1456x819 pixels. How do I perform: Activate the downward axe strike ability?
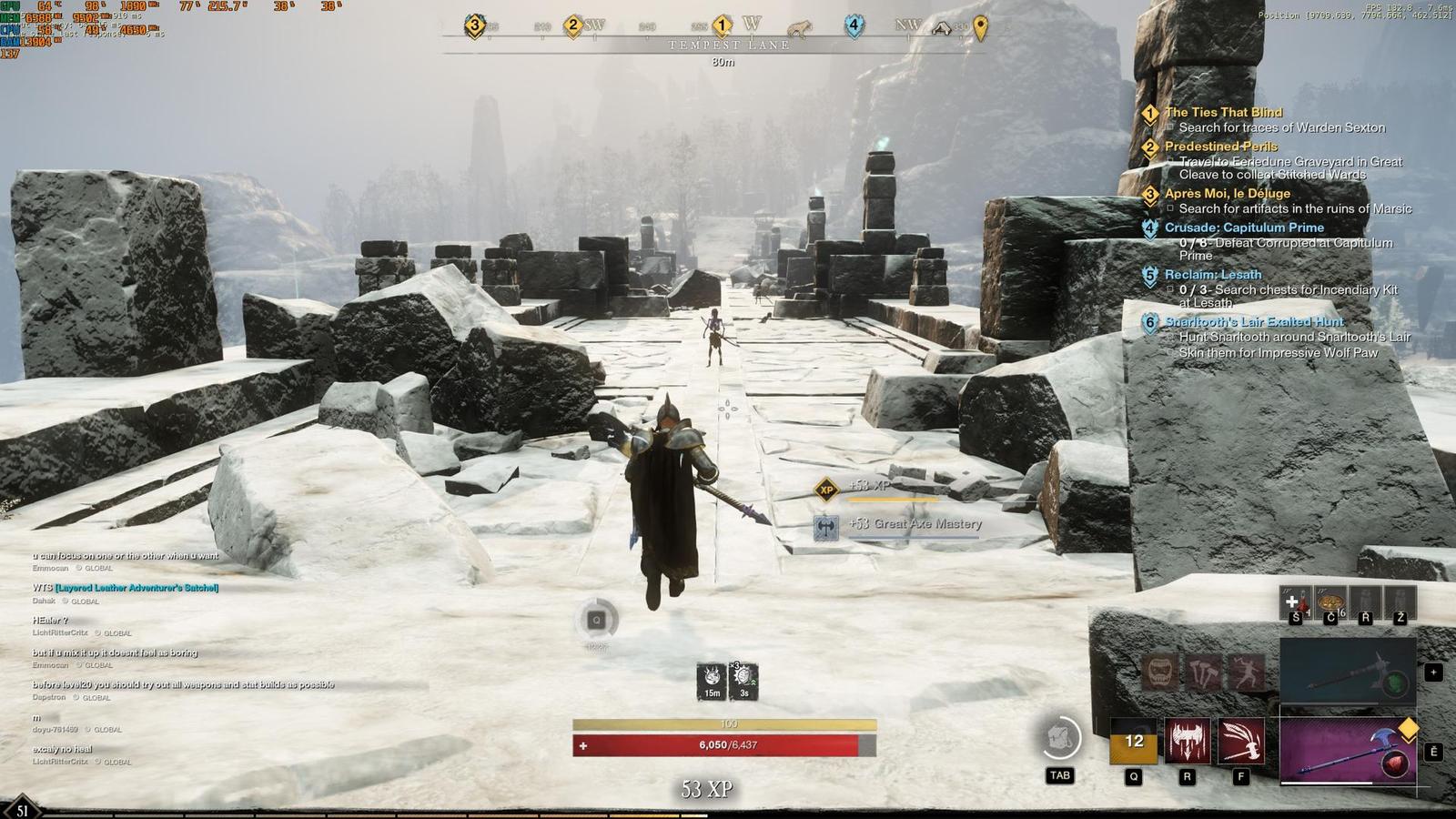[x=1188, y=741]
